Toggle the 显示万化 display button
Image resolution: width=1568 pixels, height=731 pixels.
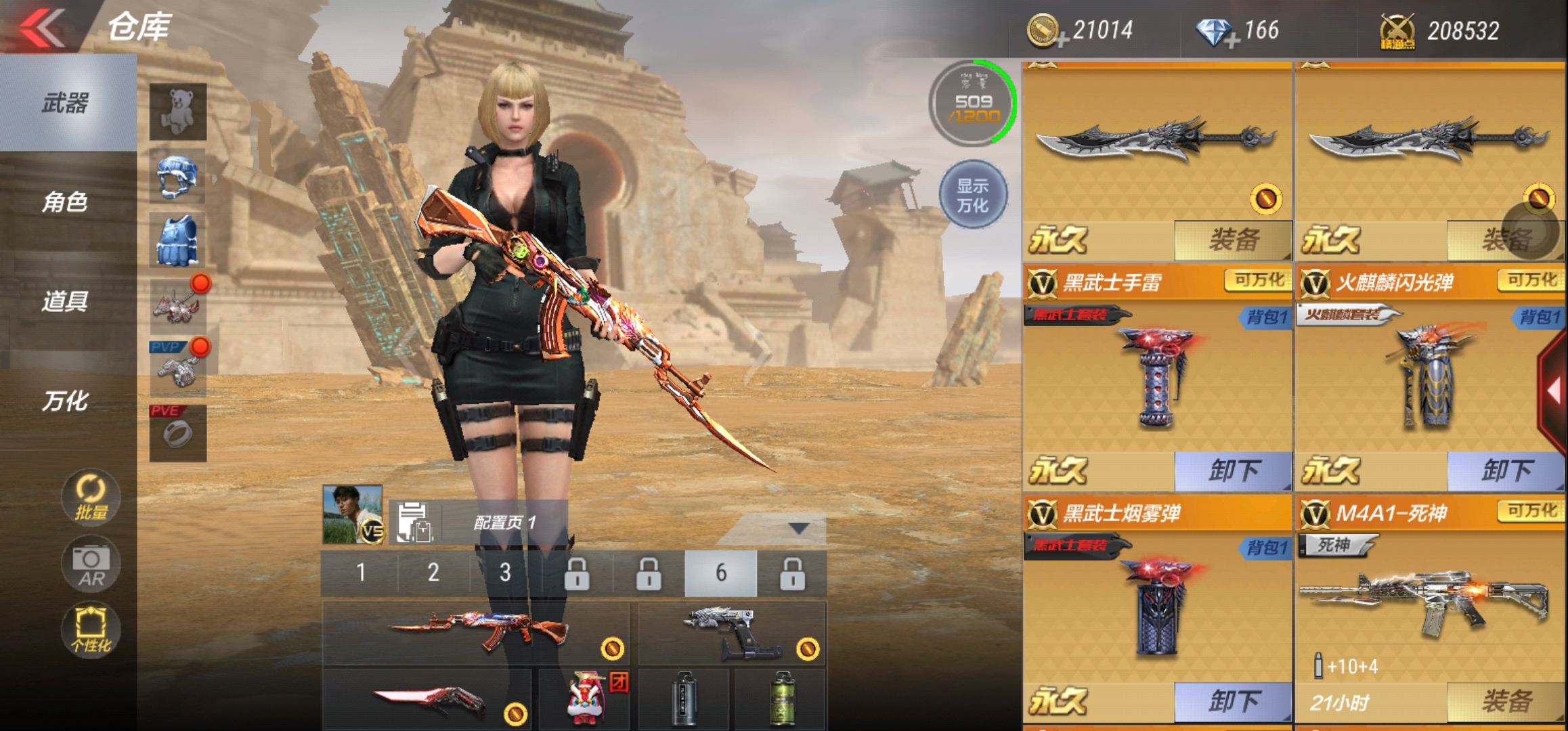(973, 195)
